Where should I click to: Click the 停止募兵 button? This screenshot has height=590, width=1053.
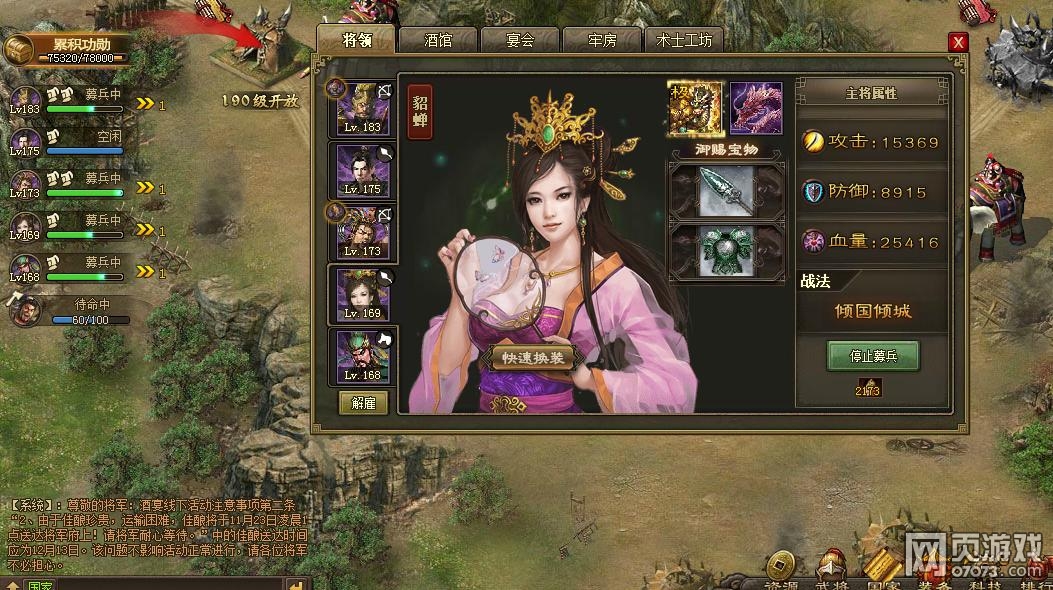click(872, 355)
